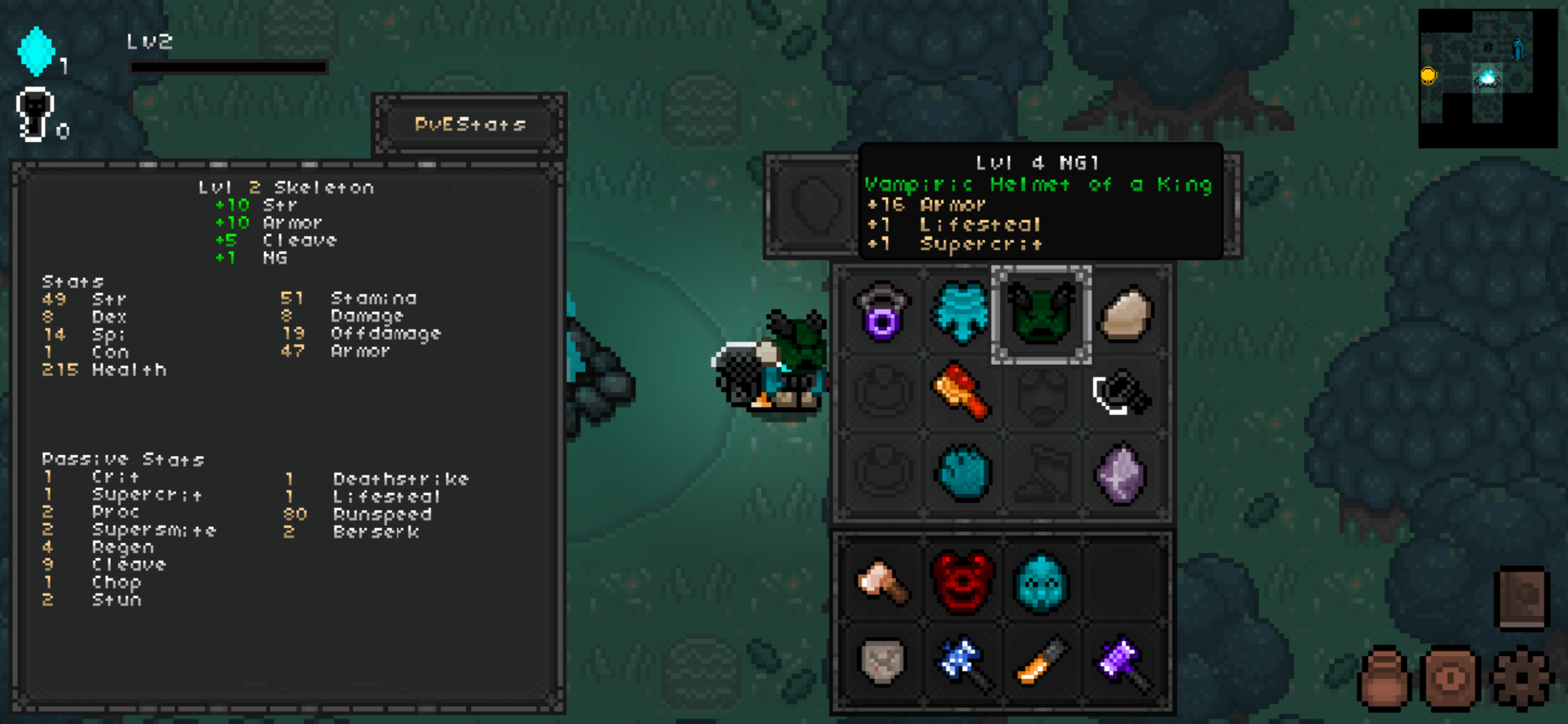Image resolution: width=1568 pixels, height=724 pixels.
Task: Pick the pink axe in the bag
Action: click(882, 582)
